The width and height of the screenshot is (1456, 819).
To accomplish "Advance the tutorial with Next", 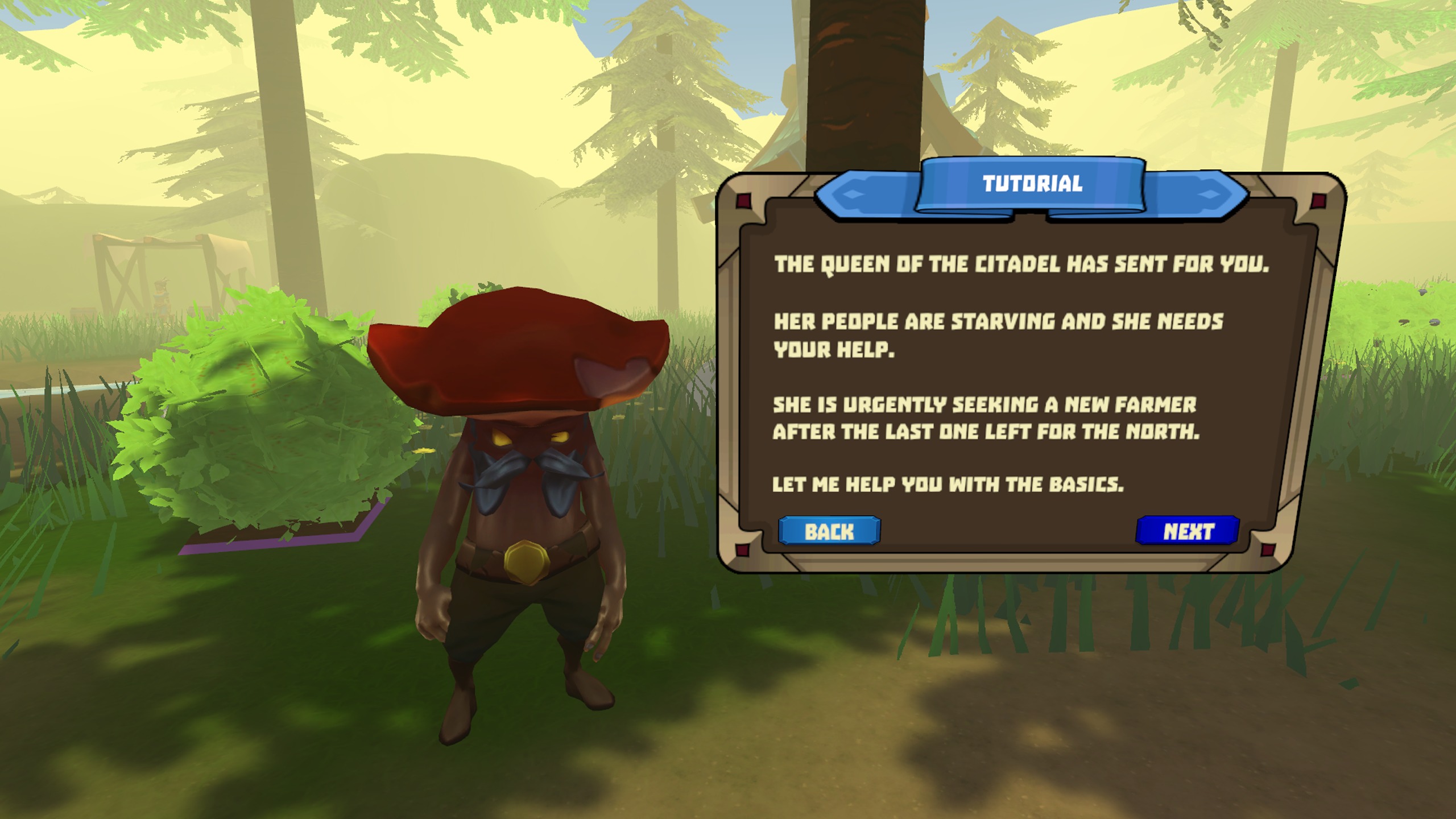I will pyautogui.click(x=1188, y=531).
